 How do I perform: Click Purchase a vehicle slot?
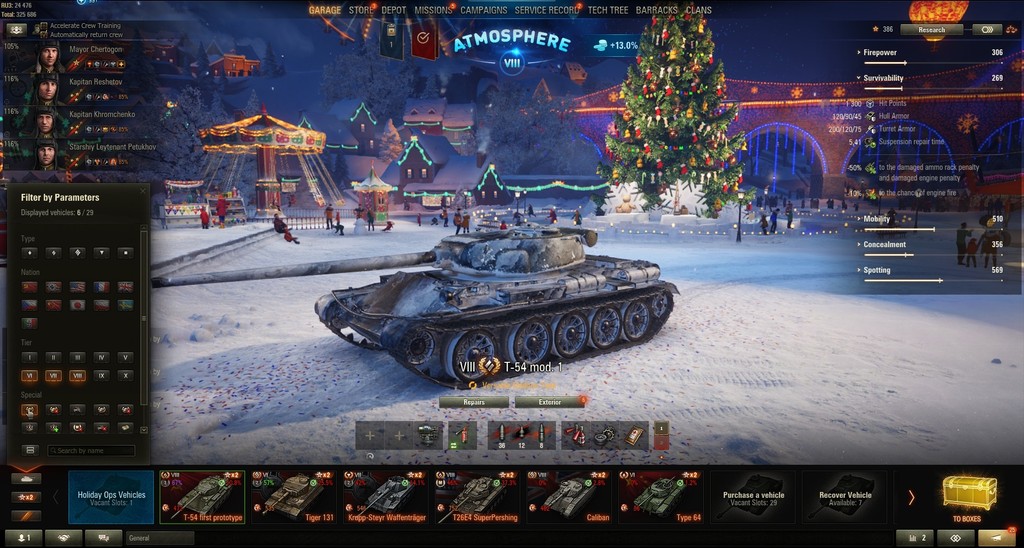tap(753, 497)
